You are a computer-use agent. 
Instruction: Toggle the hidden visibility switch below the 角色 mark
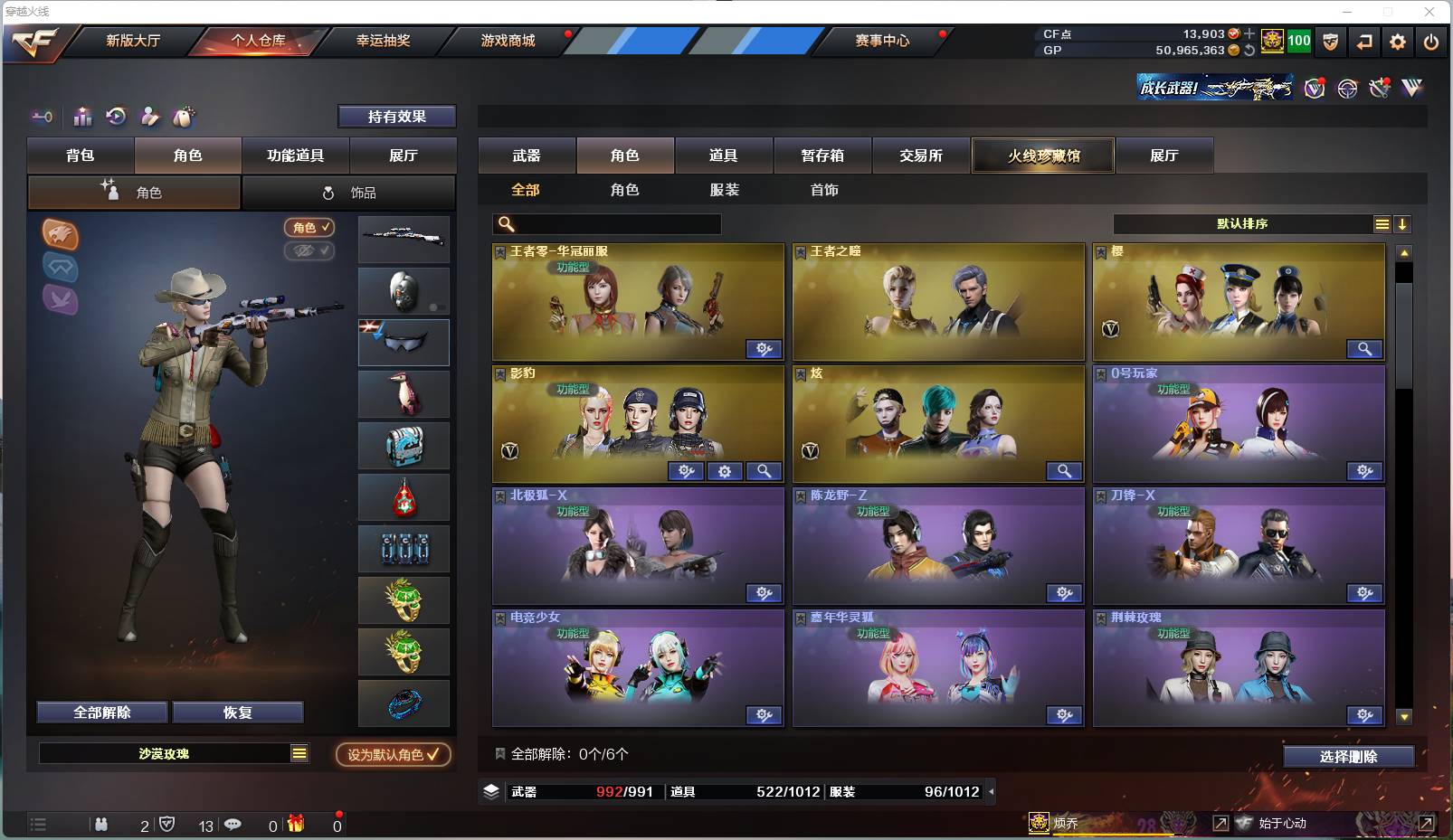pyautogui.click(x=309, y=251)
